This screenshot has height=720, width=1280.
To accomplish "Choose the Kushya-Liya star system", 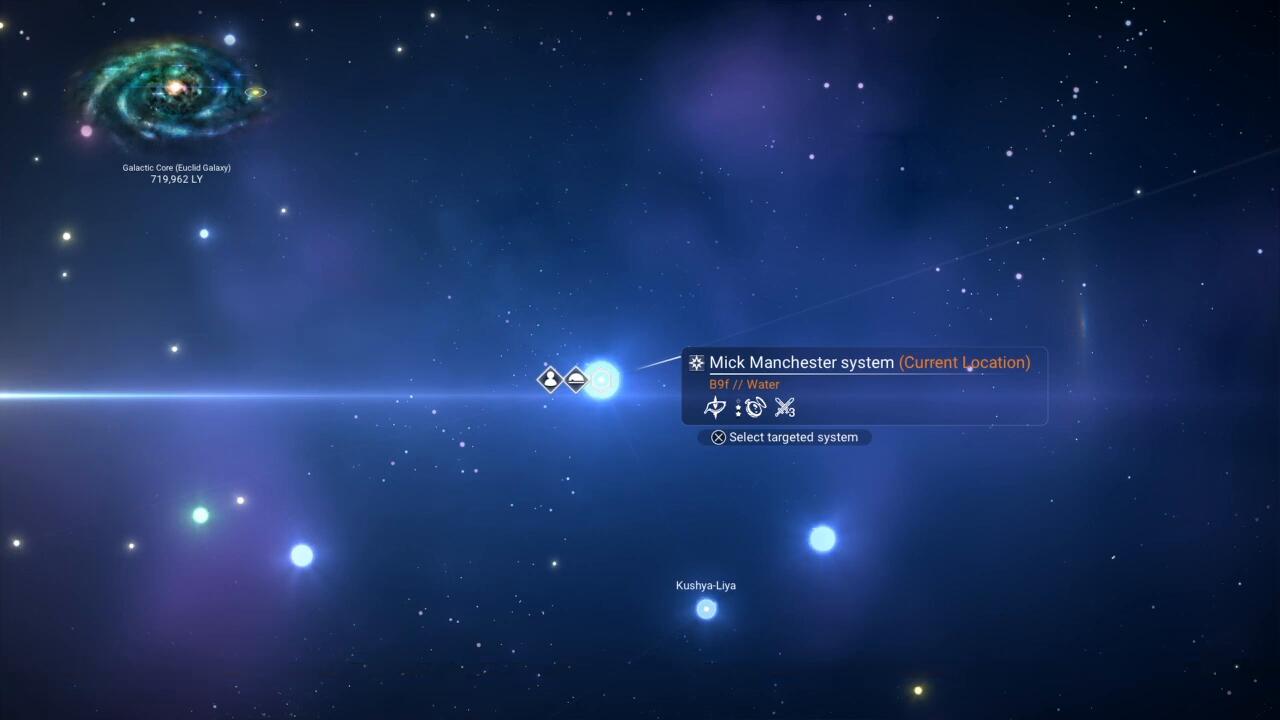I will (706, 608).
